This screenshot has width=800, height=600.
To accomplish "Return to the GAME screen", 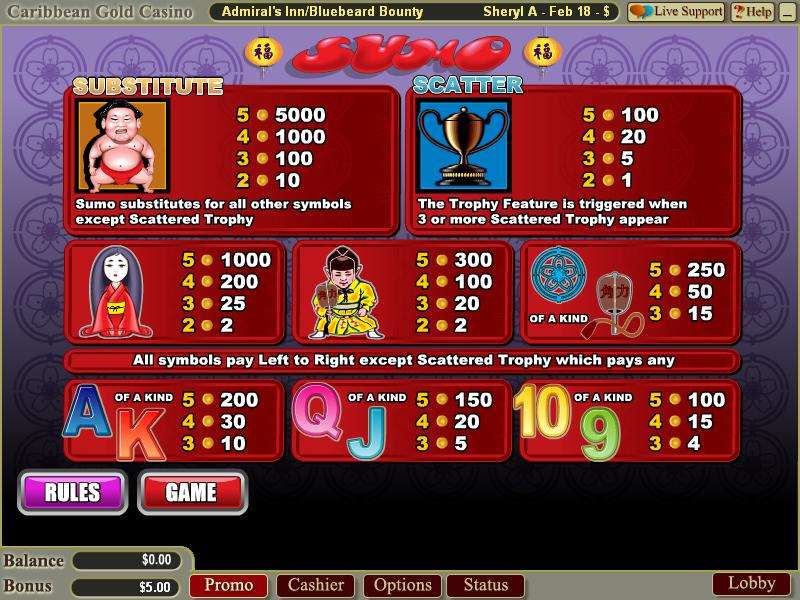I will tap(191, 491).
